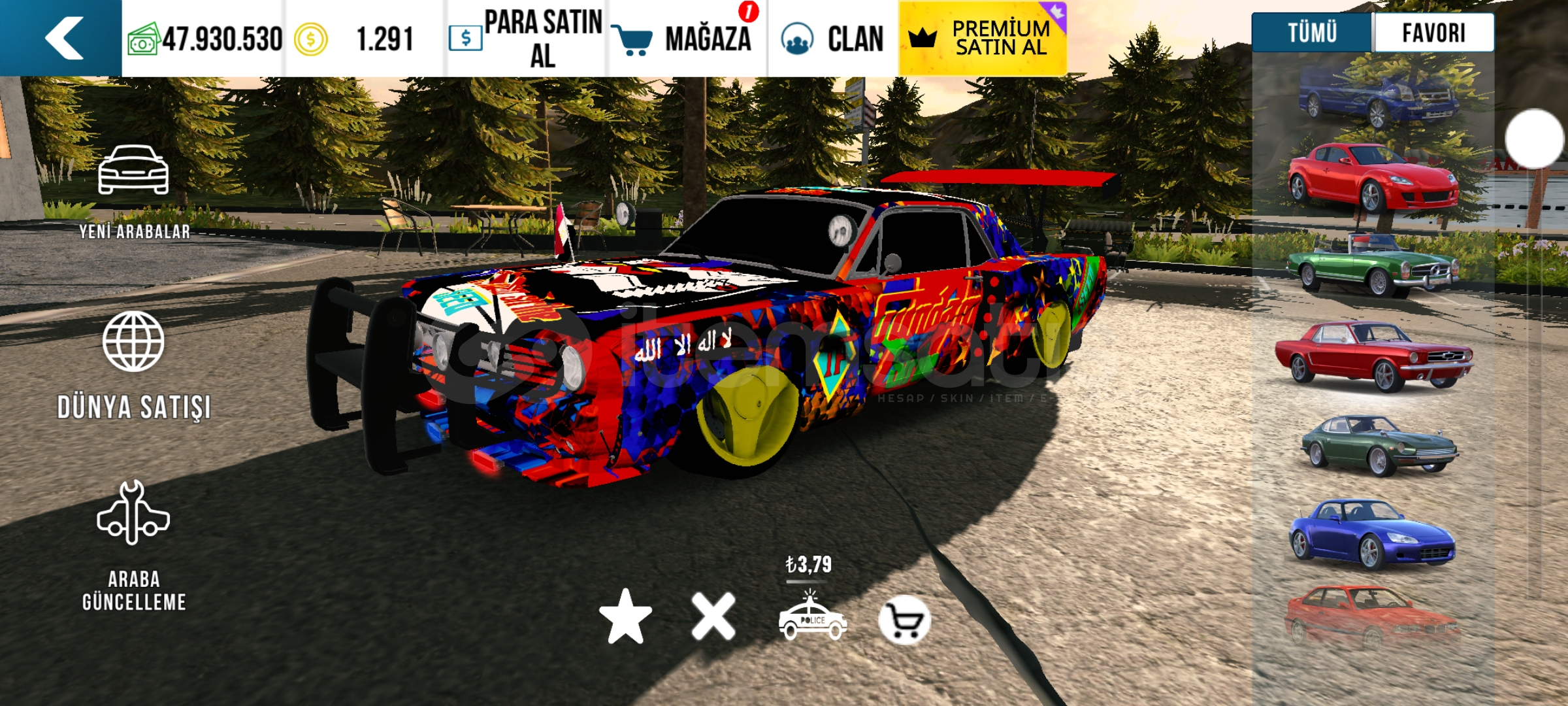Switch to the Tümü tab
The width and height of the screenshot is (1568, 706).
[x=1312, y=33]
